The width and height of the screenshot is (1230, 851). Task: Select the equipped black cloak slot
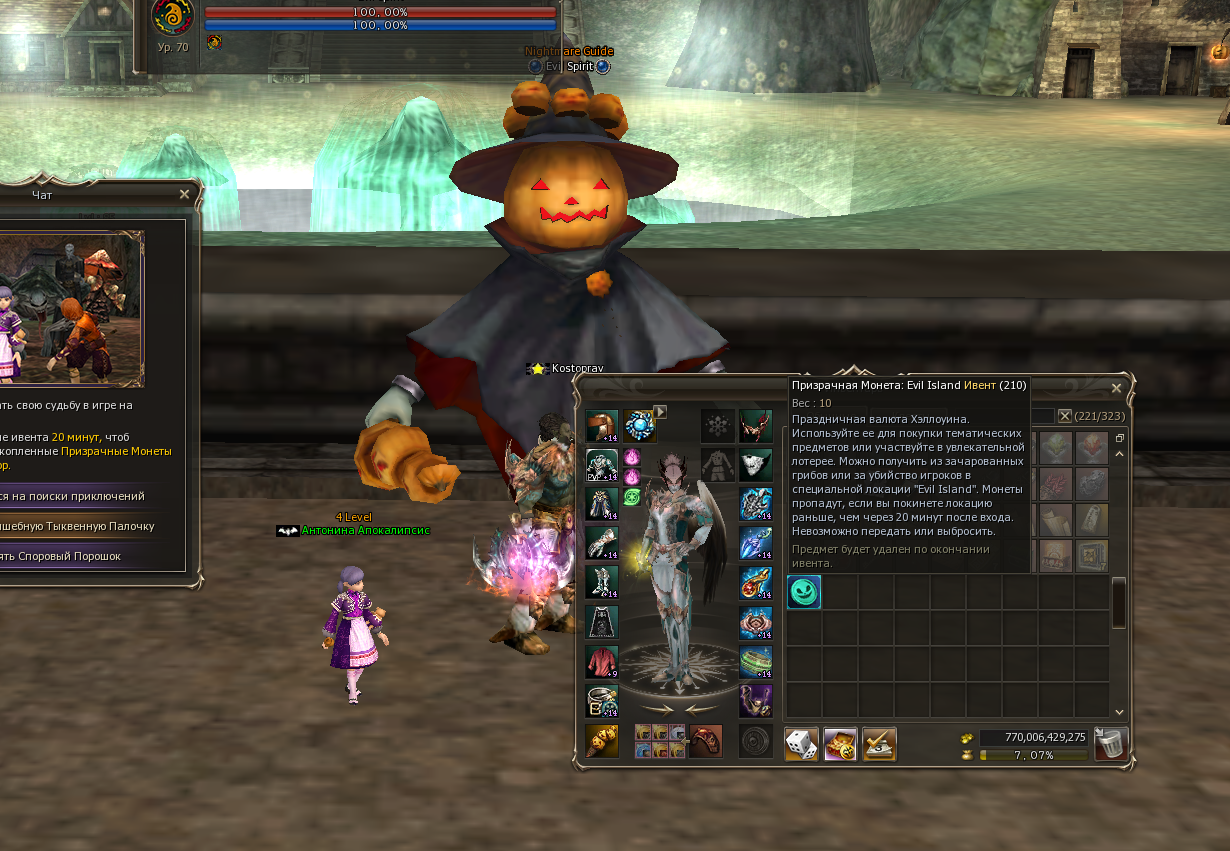[602, 622]
